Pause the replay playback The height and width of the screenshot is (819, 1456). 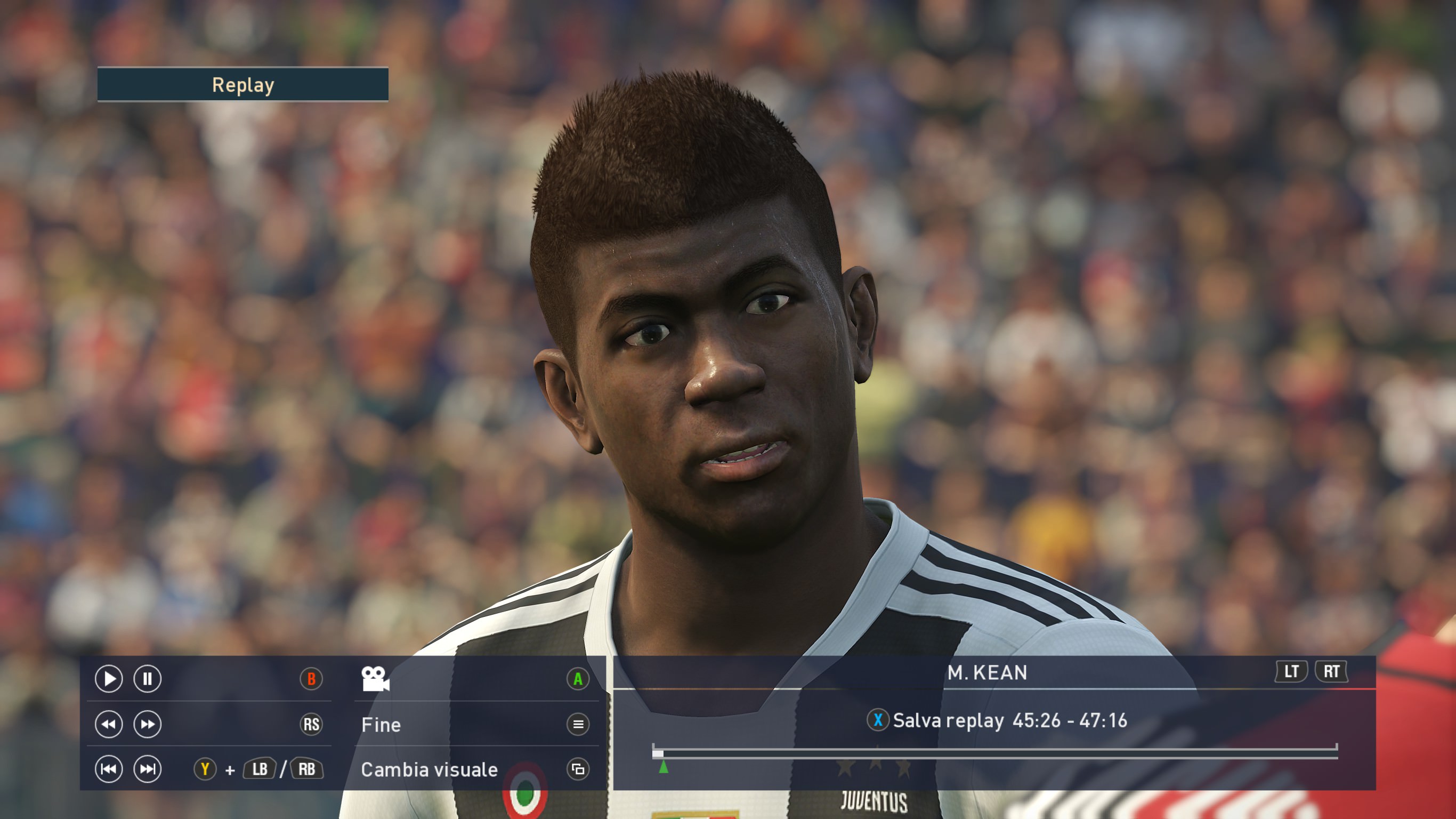point(147,679)
